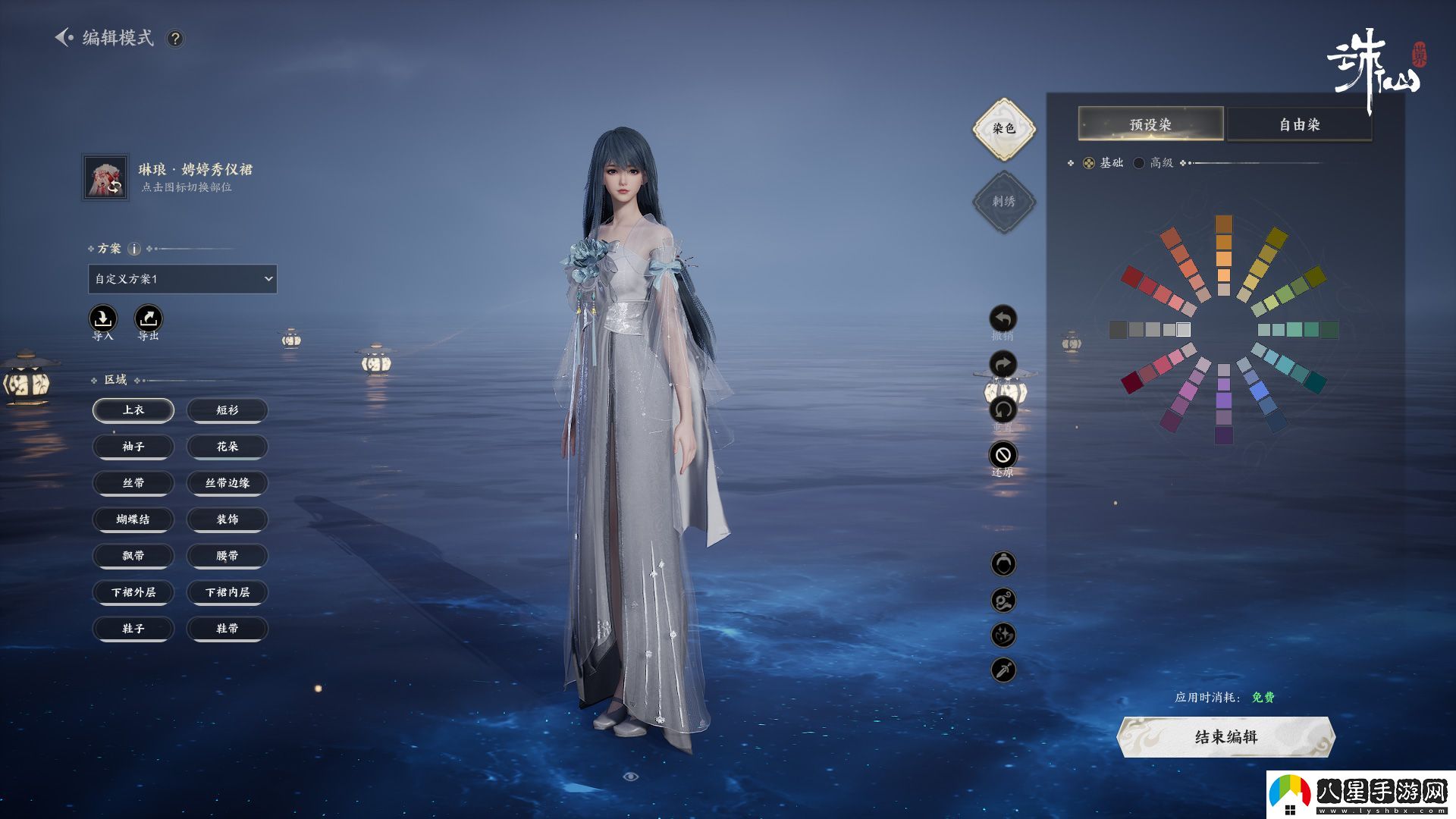Restore original colors with 还原
1456x819 pixels.
click(1003, 455)
